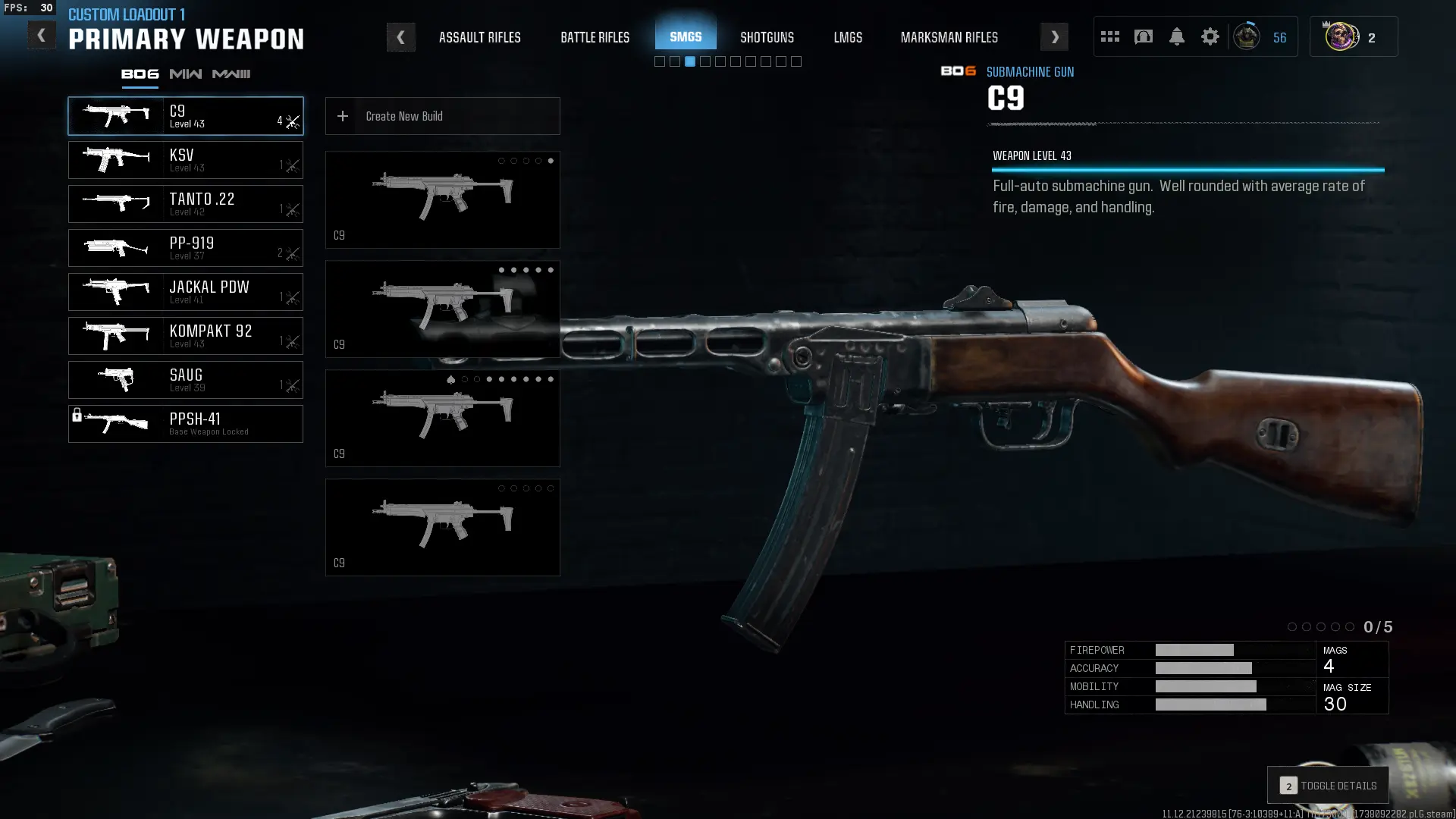Toggle Details panel

point(1328,786)
